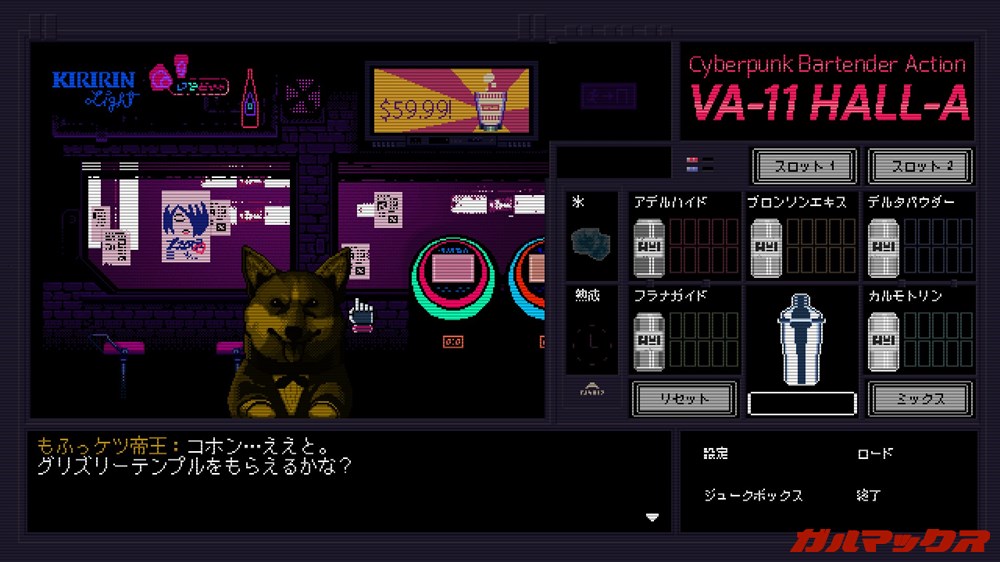Select 終了 to quit the game

(869, 495)
